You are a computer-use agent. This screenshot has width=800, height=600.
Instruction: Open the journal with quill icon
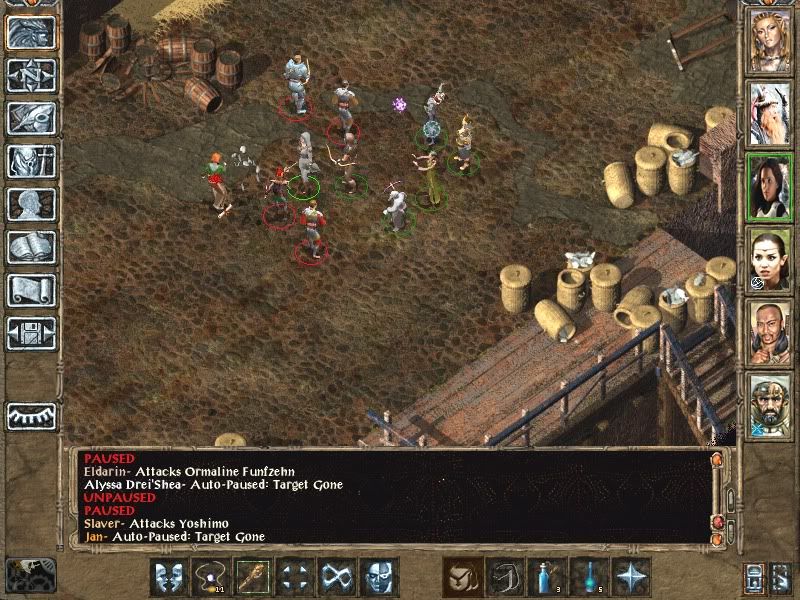click(x=31, y=118)
